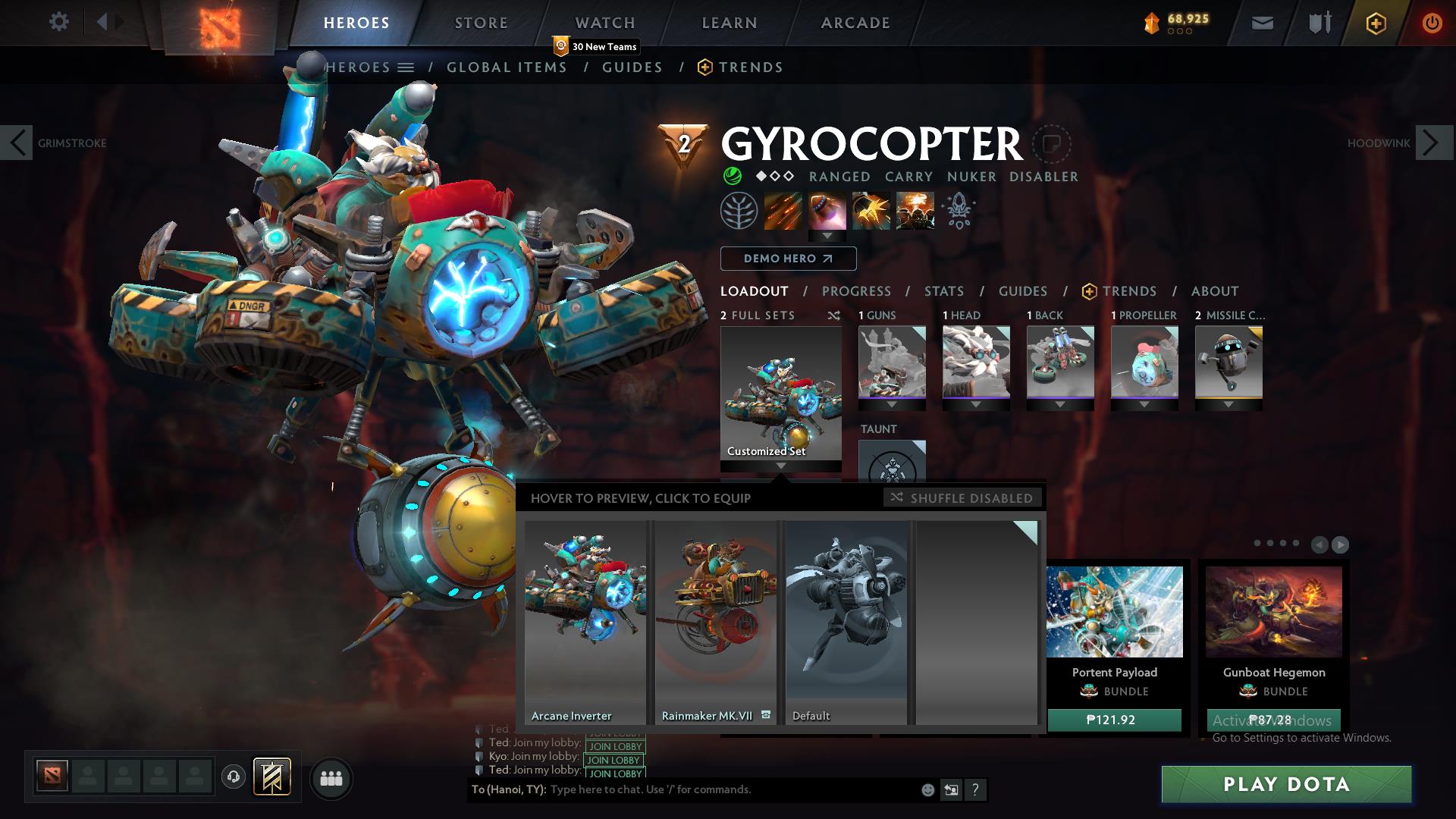Click the DEMO HERO button
This screenshot has width=1456, height=819.
pyautogui.click(x=789, y=259)
